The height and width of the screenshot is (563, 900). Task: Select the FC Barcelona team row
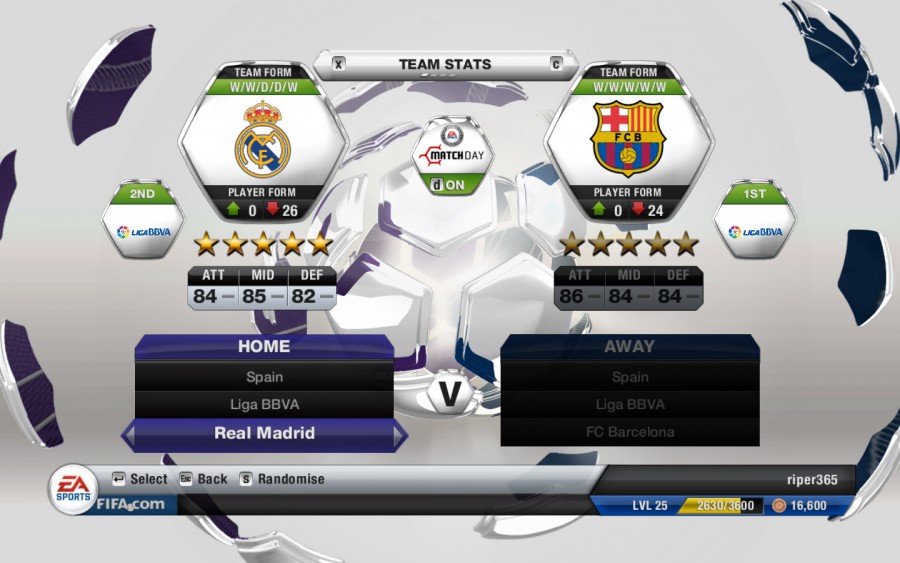[629, 432]
